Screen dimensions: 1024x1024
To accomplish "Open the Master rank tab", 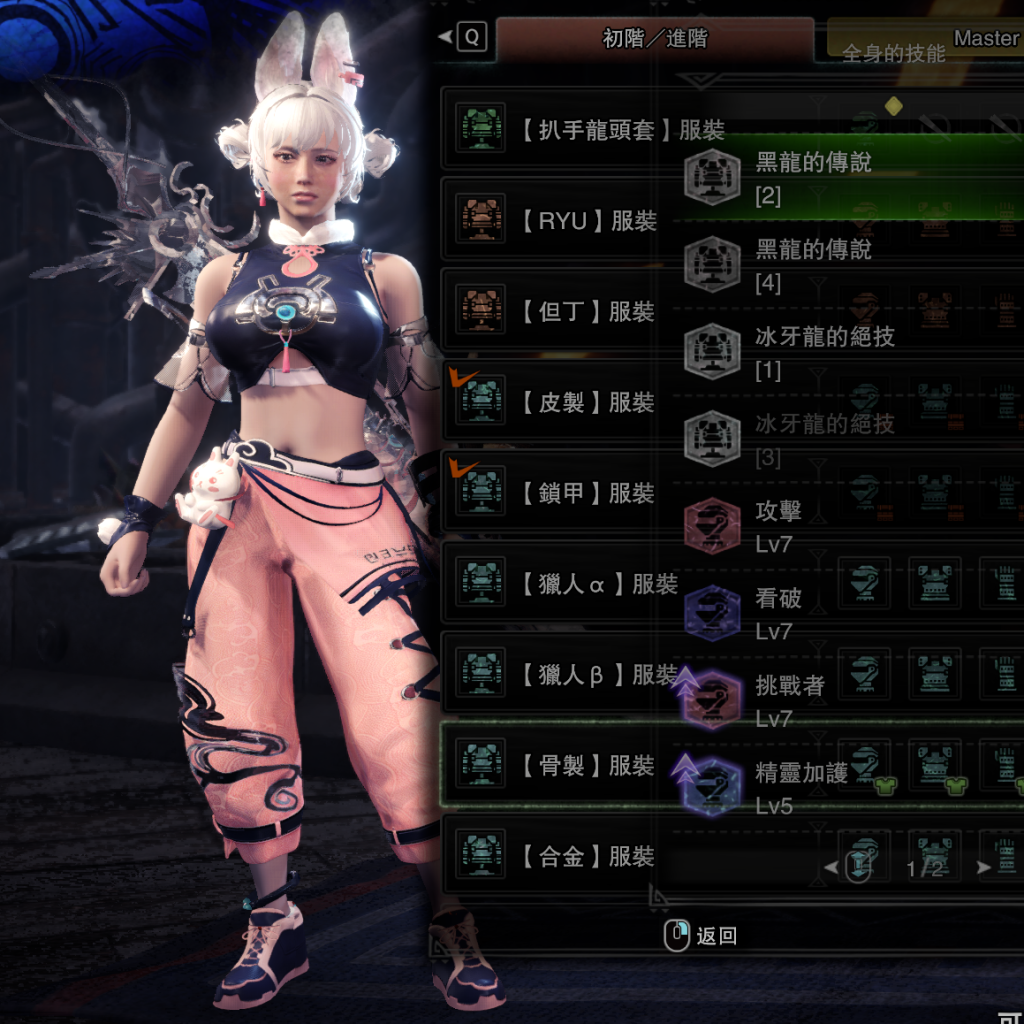I will coord(925,39).
